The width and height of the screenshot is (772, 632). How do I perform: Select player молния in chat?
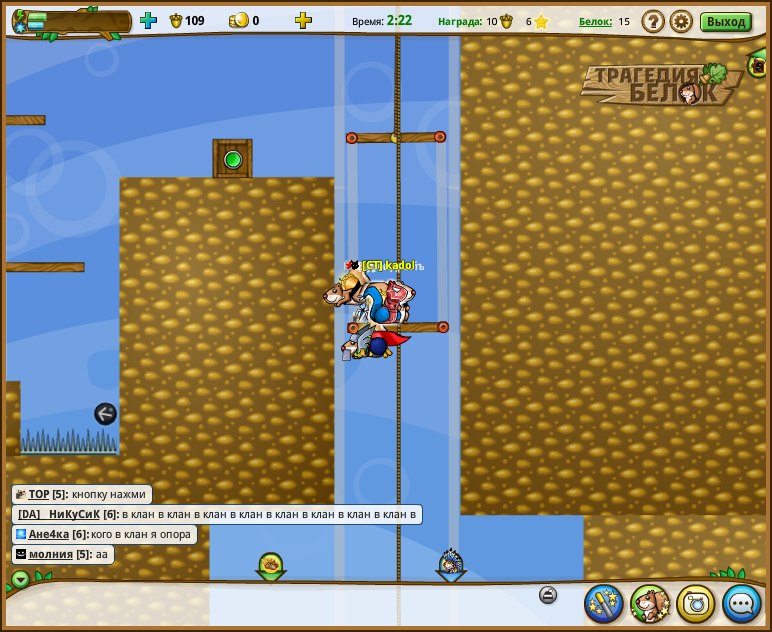pos(50,554)
